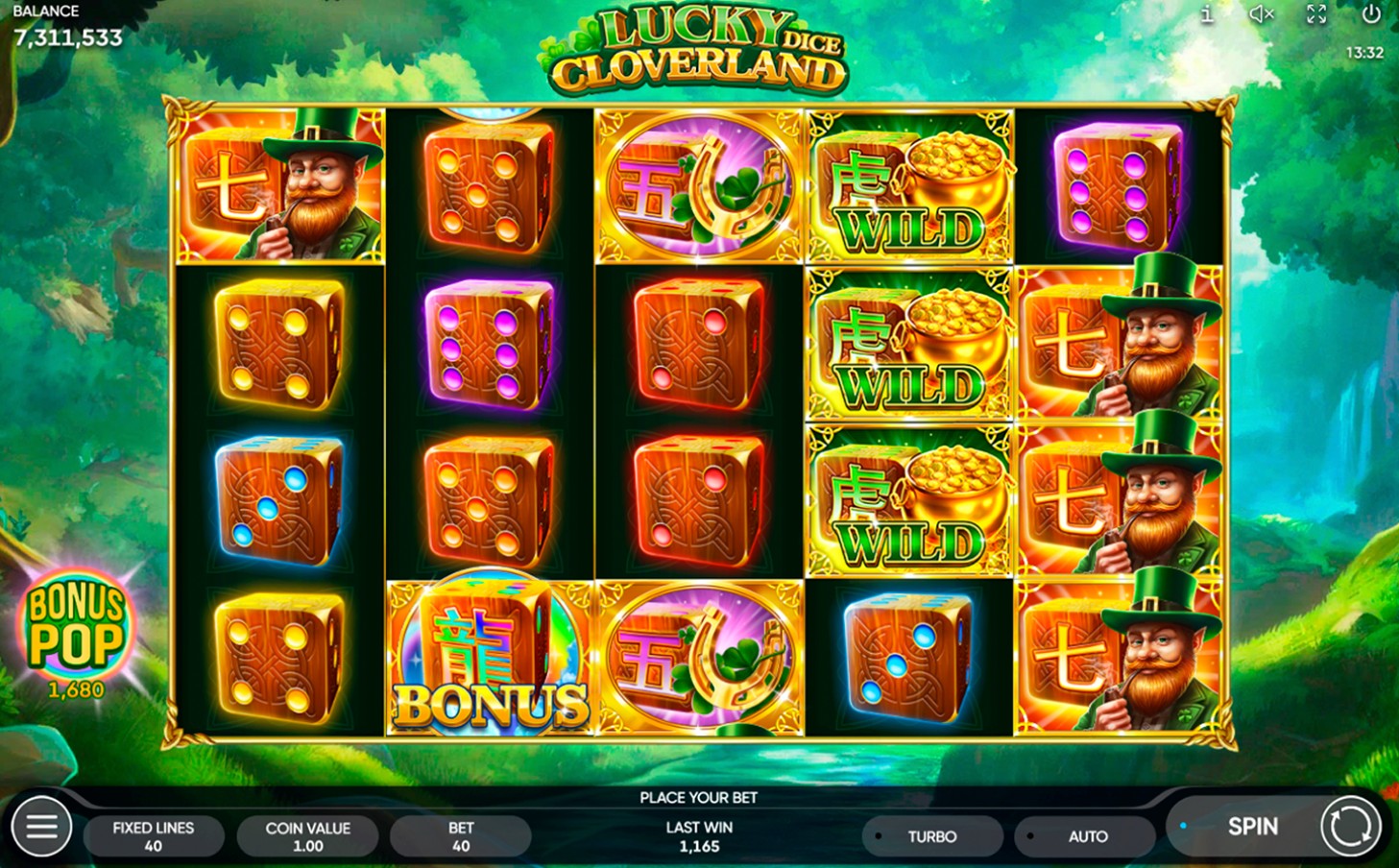The height and width of the screenshot is (868, 1399).
Task: Open the Coin Value selector
Action: coord(307,835)
